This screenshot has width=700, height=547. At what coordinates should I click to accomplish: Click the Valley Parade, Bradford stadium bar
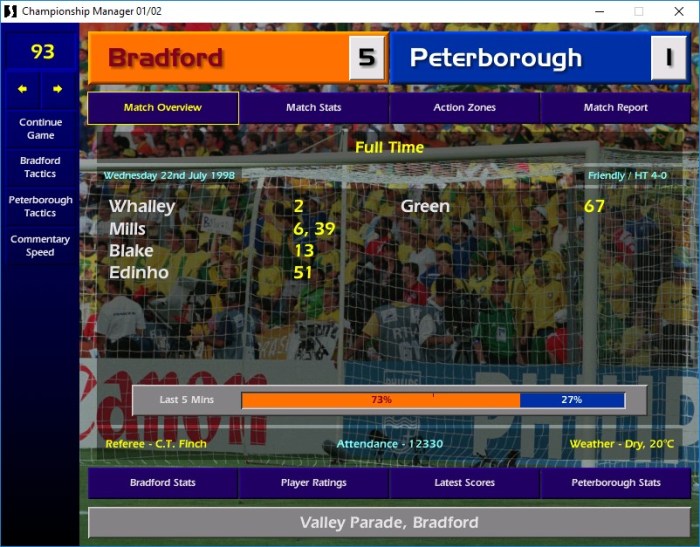point(389,523)
